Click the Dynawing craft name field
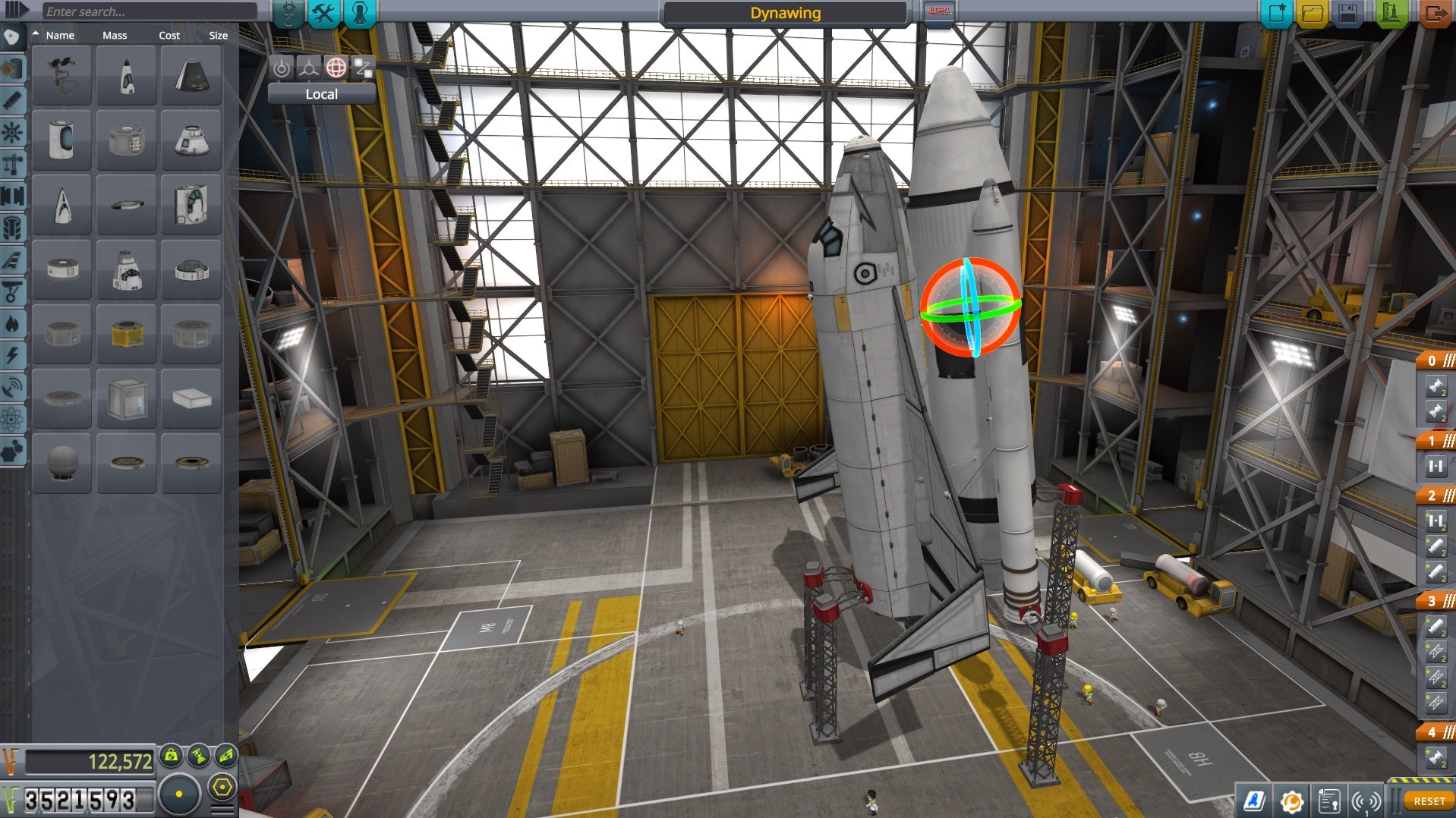 [x=783, y=12]
